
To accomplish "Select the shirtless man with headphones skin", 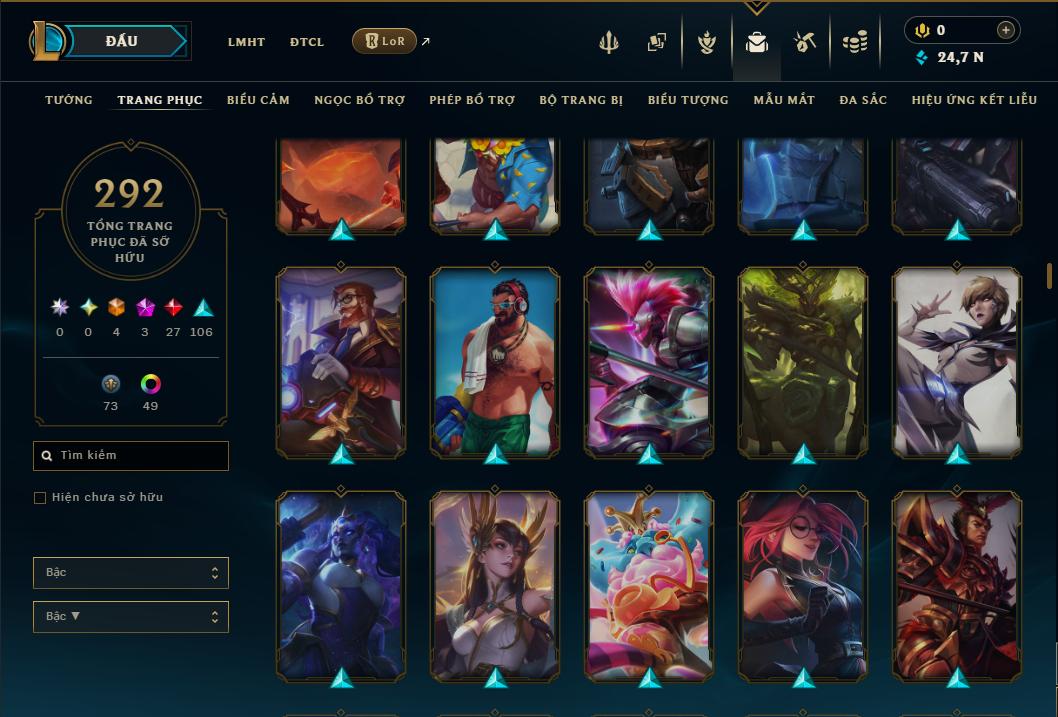I will [x=495, y=360].
